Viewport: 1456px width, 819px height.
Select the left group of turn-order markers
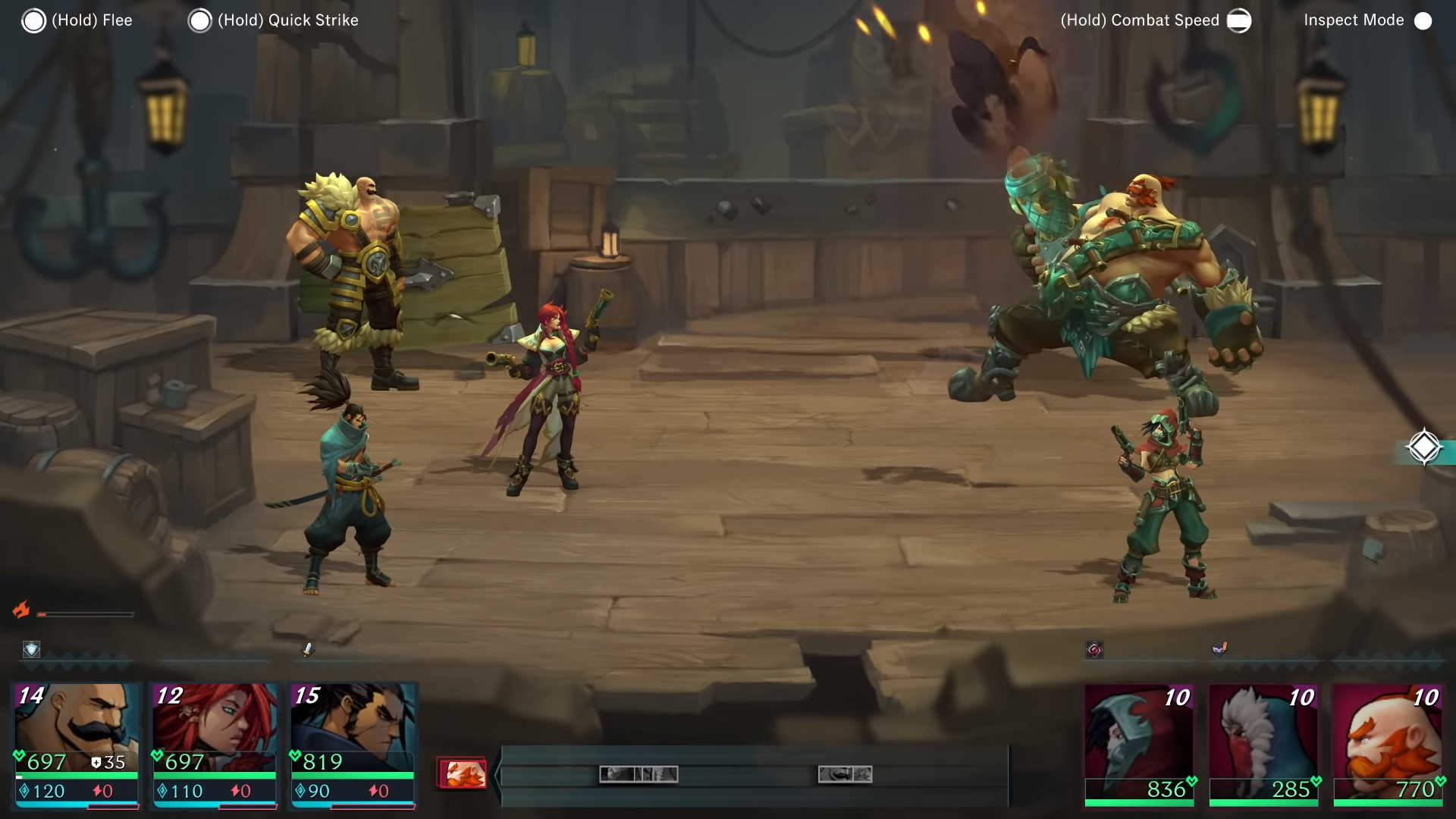pyautogui.click(x=639, y=774)
